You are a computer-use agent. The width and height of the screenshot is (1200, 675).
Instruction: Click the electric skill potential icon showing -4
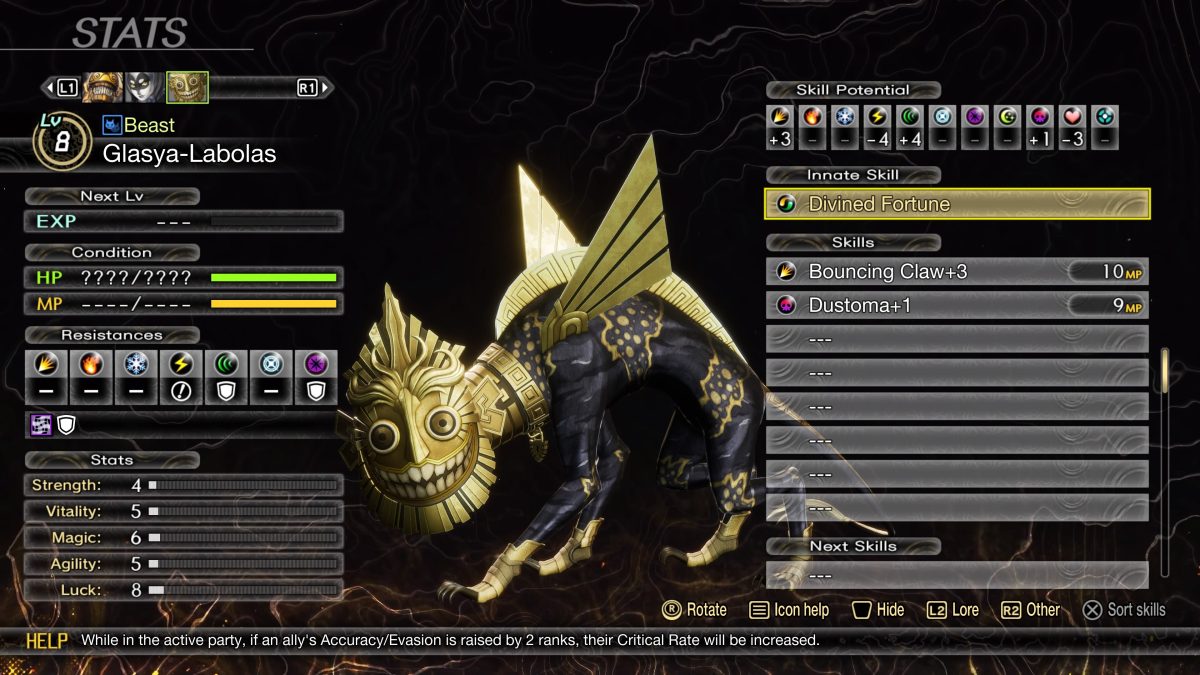click(877, 116)
